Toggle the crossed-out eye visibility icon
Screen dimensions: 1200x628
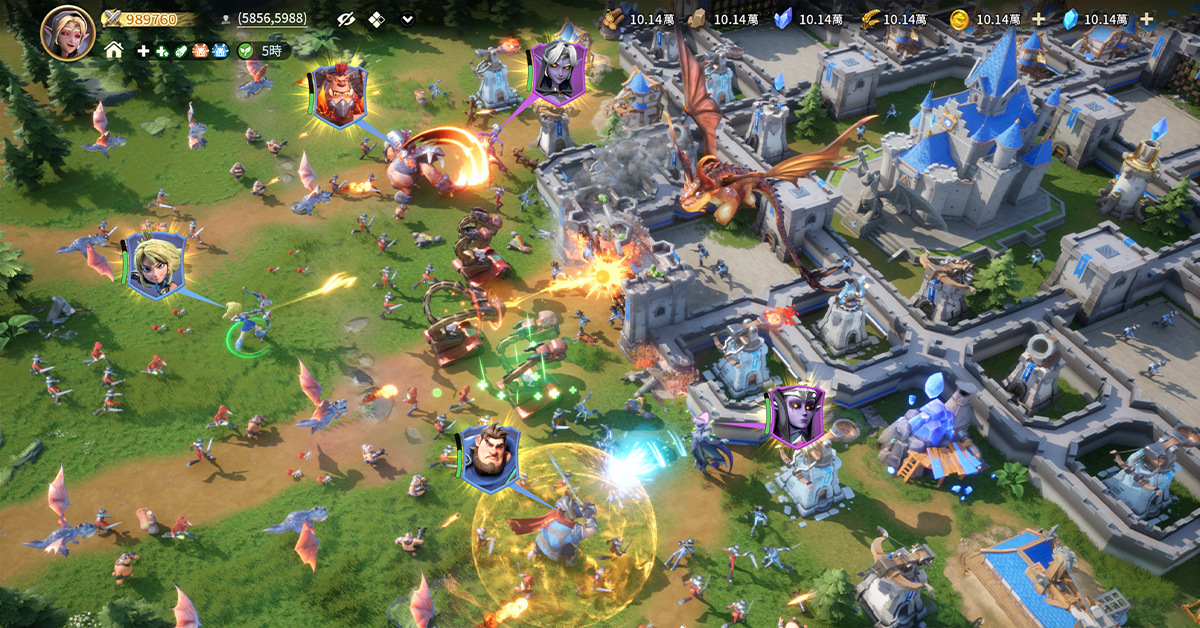[346, 19]
